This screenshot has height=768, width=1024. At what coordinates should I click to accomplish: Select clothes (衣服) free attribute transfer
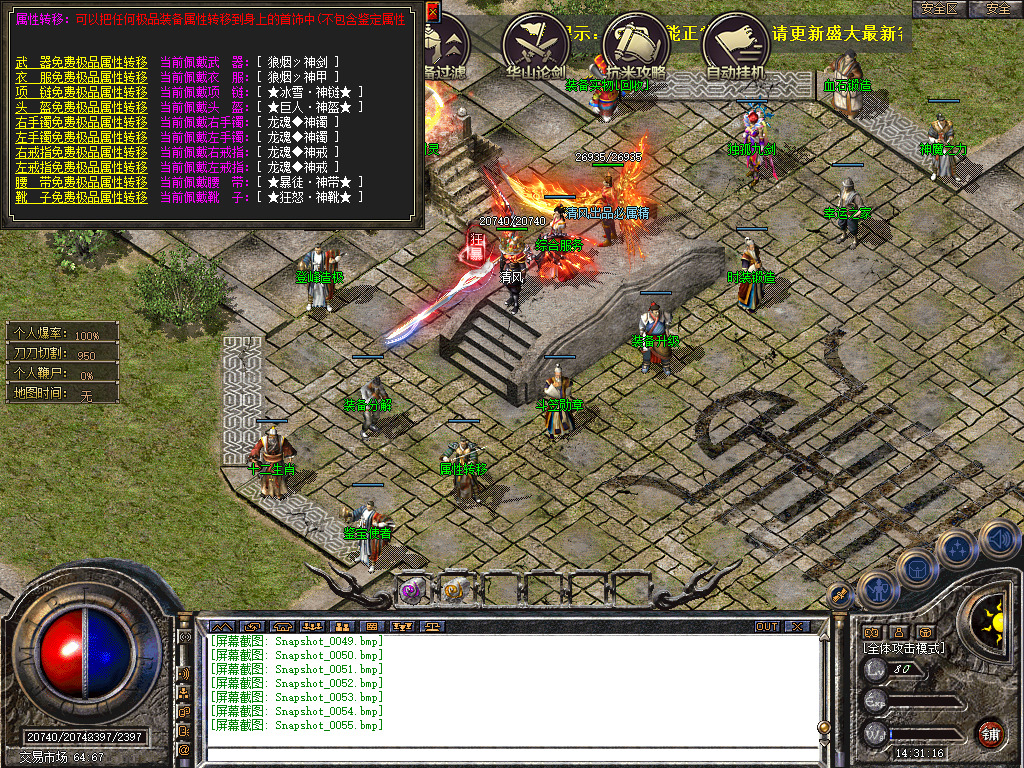pos(81,77)
